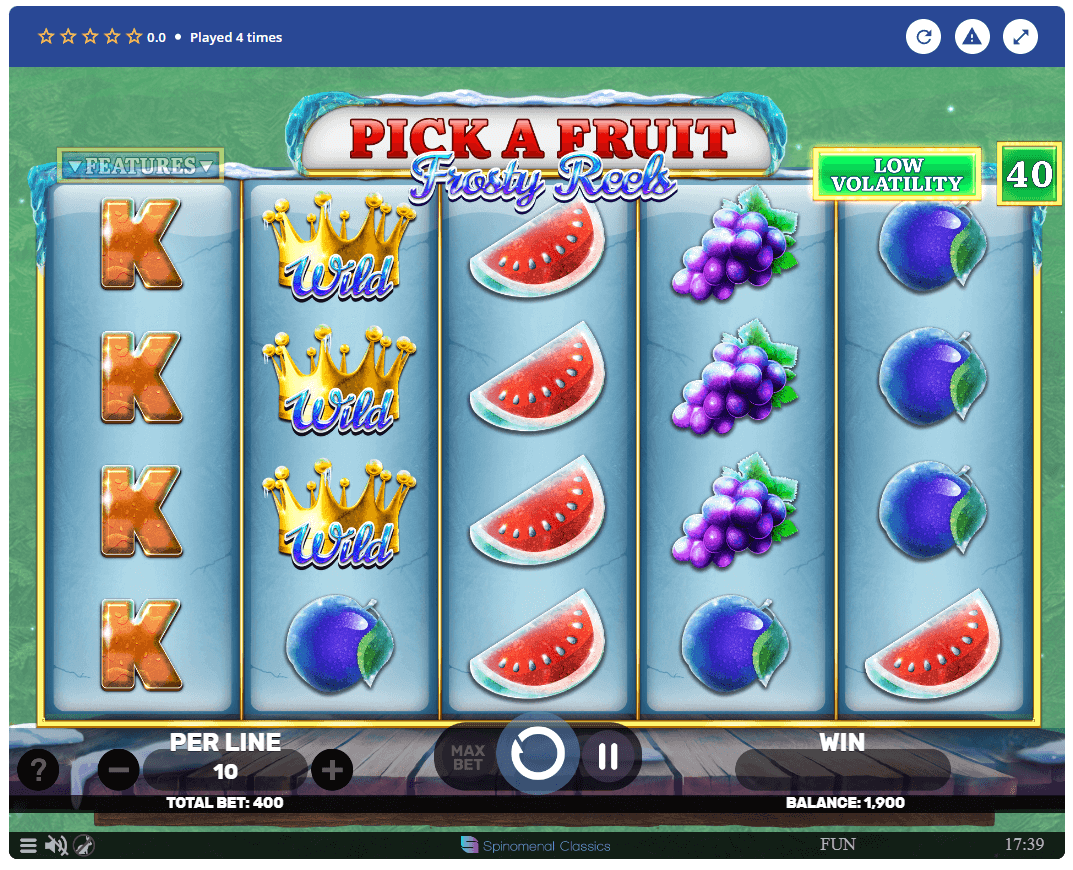The height and width of the screenshot is (870, 1073).
Task: Decrease the per line bet with minus
Action: click(x=118, y=770)
